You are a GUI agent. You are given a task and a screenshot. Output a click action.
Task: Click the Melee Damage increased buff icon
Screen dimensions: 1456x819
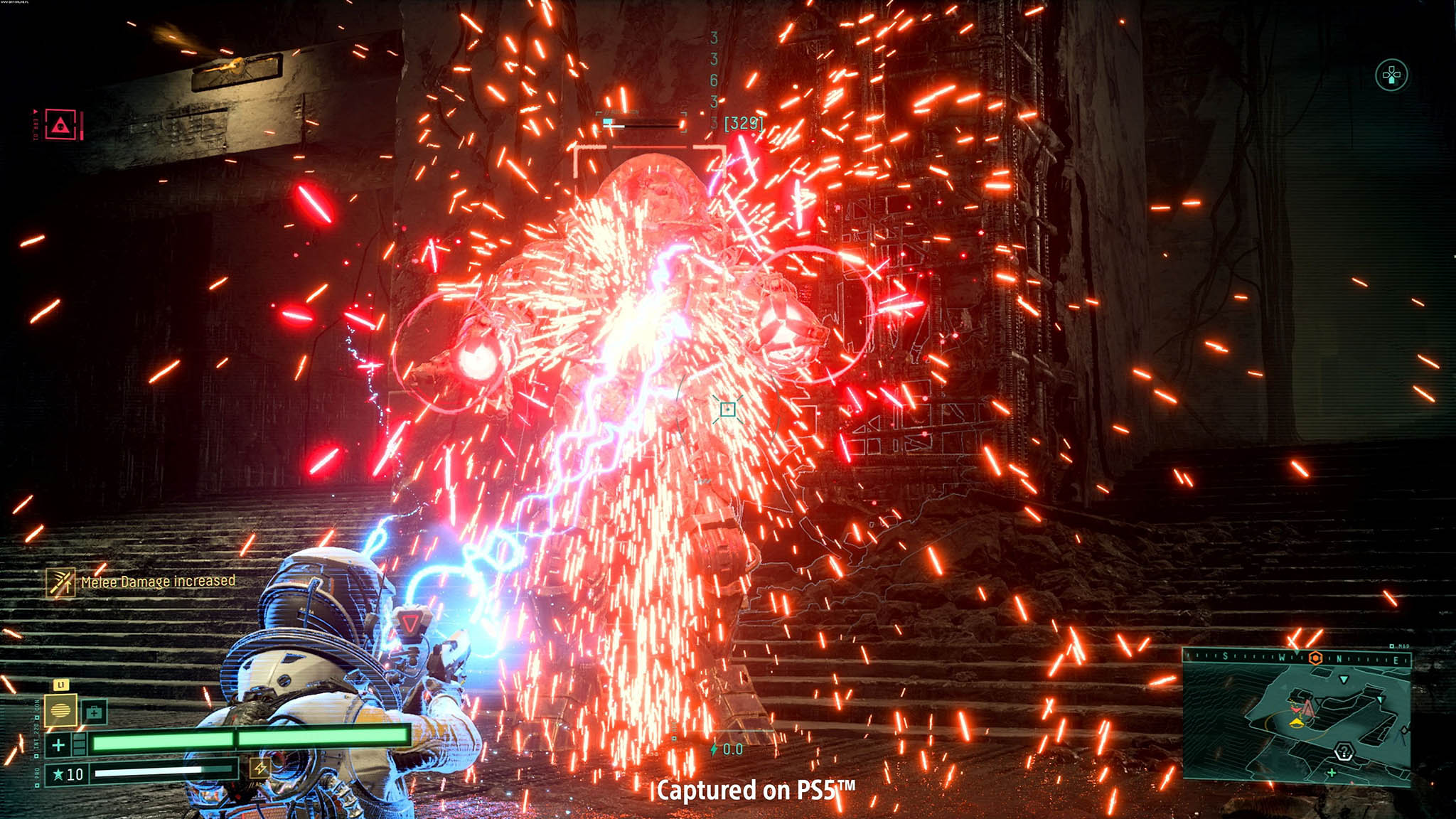click(x=61, y=582)
